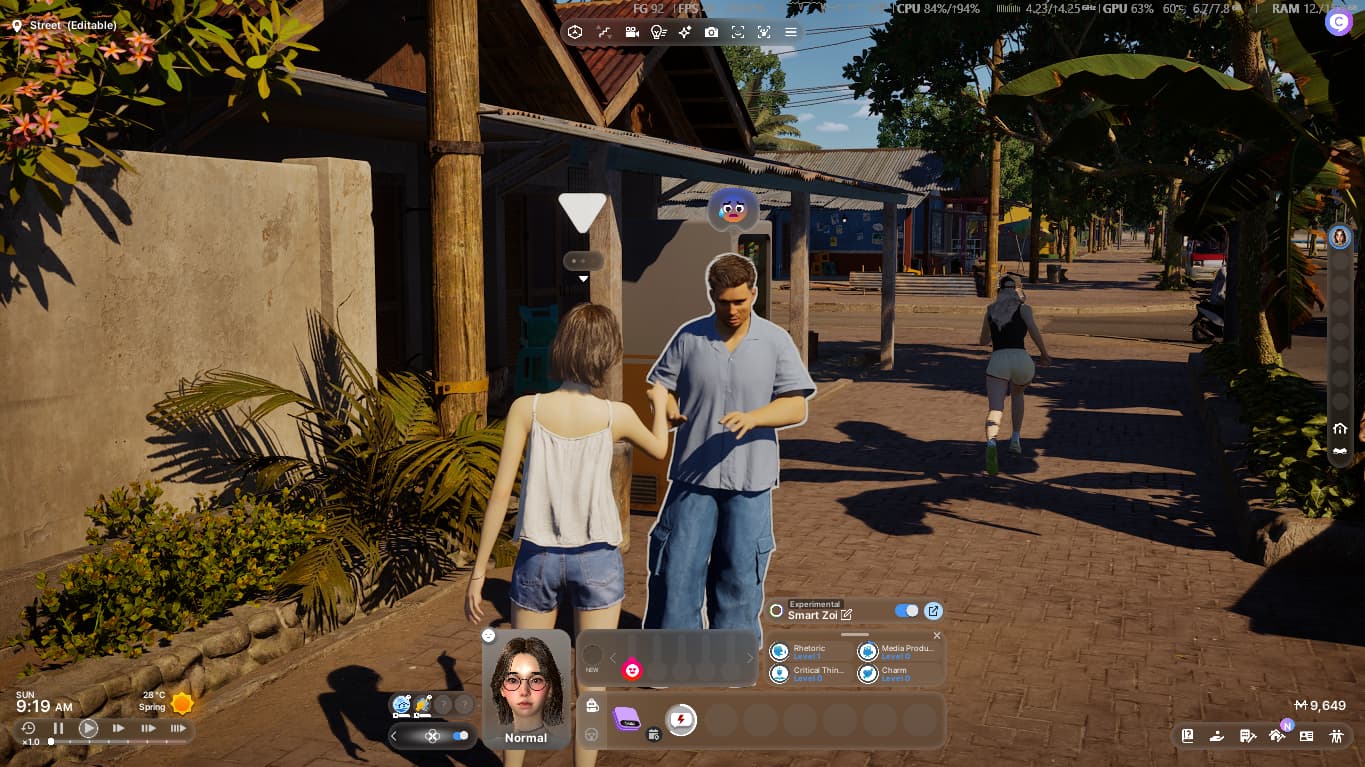This screenshot has width=1365, height=767.
Task: Select the Zoi avatar in right sidebar
Action: pos(1340,237)
